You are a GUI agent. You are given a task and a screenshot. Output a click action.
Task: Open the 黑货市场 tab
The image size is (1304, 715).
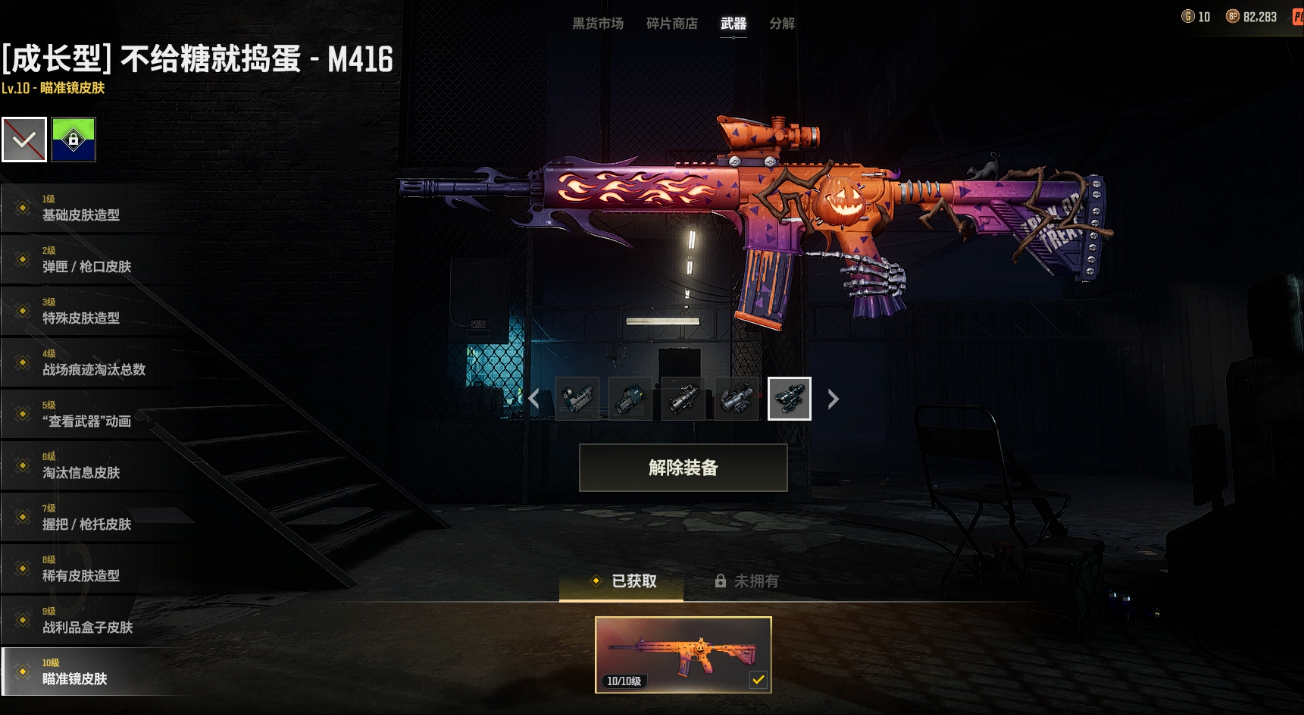pos(597,23)
